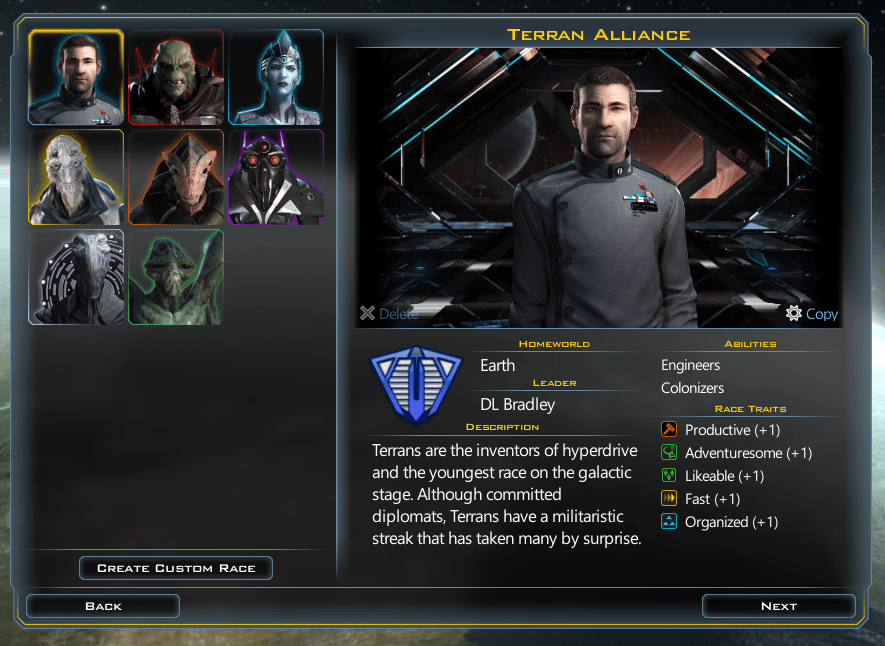The height and width of the screenshot is (646, 885).
Task: Copy the Terran Alliance race
Action: (x=812, y=314)
